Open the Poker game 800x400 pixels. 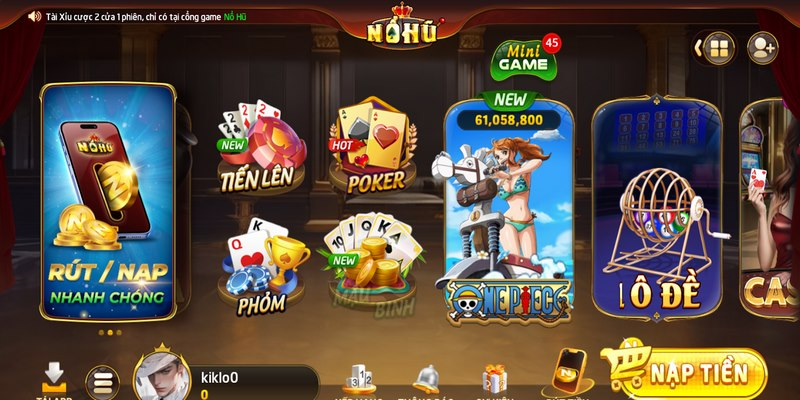tap(369, 150)
